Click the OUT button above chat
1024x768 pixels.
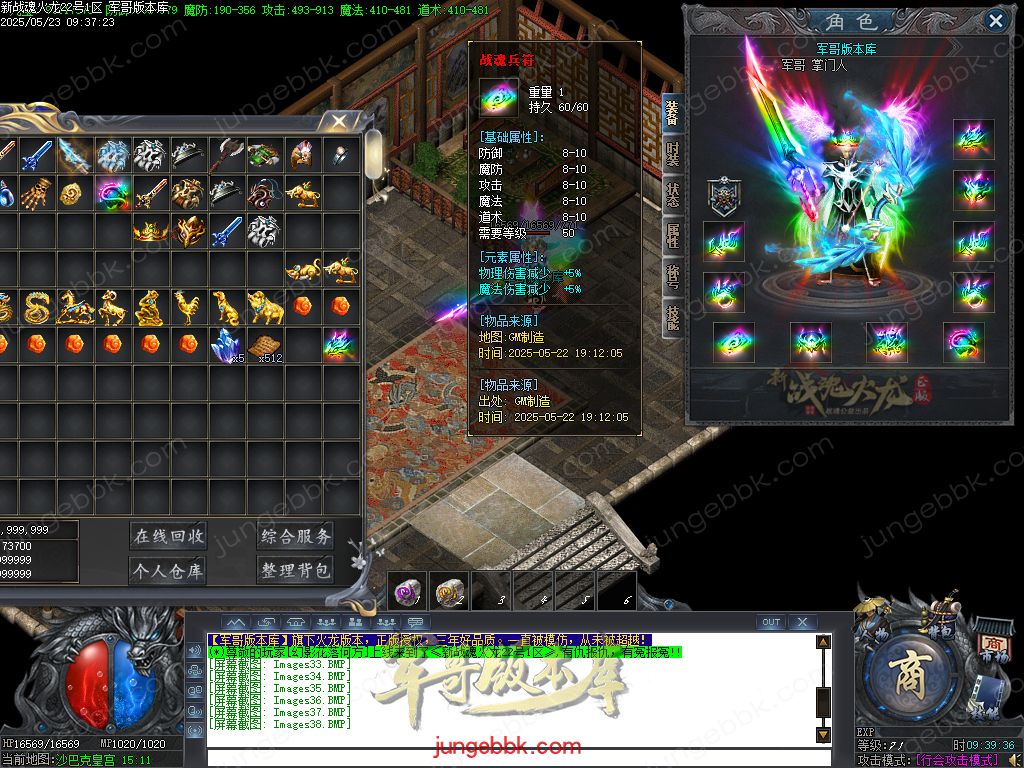click(x=770, y=622)
